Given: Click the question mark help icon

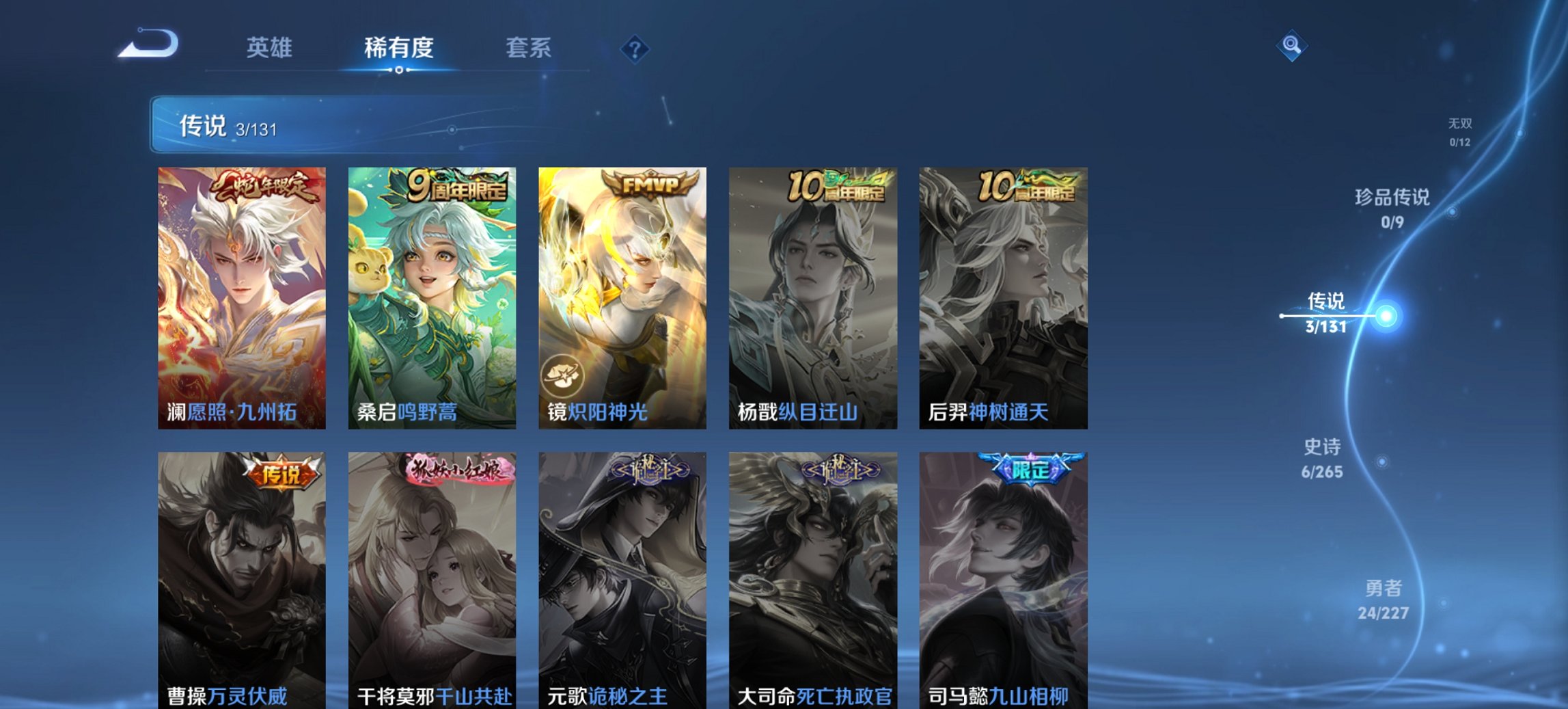Looking at the screenshot, I should click(635, 48).
